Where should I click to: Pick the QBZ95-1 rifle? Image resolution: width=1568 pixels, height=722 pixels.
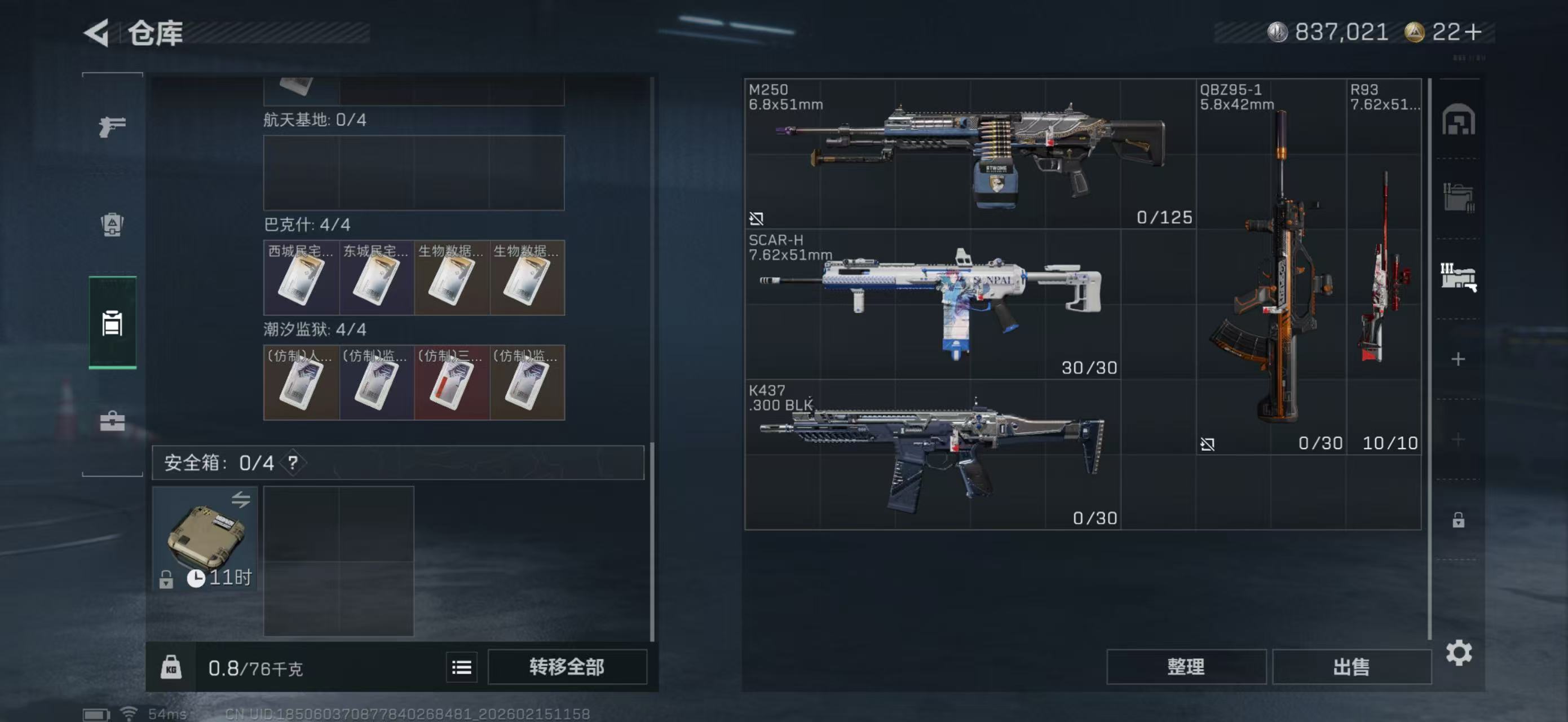pyautogui.click(x=1271, y=267)
